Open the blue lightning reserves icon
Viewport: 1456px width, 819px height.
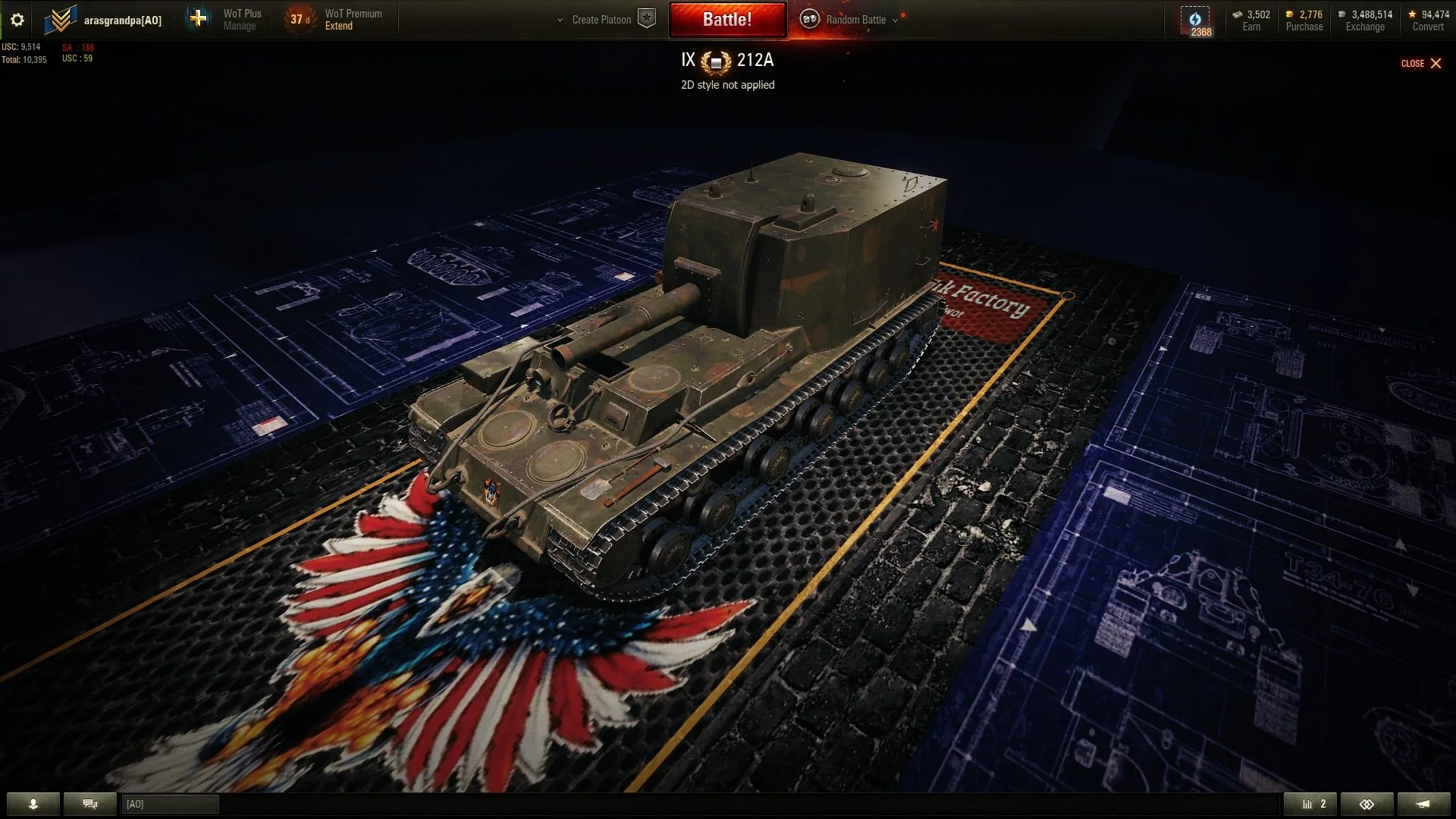pos(1195,20)
